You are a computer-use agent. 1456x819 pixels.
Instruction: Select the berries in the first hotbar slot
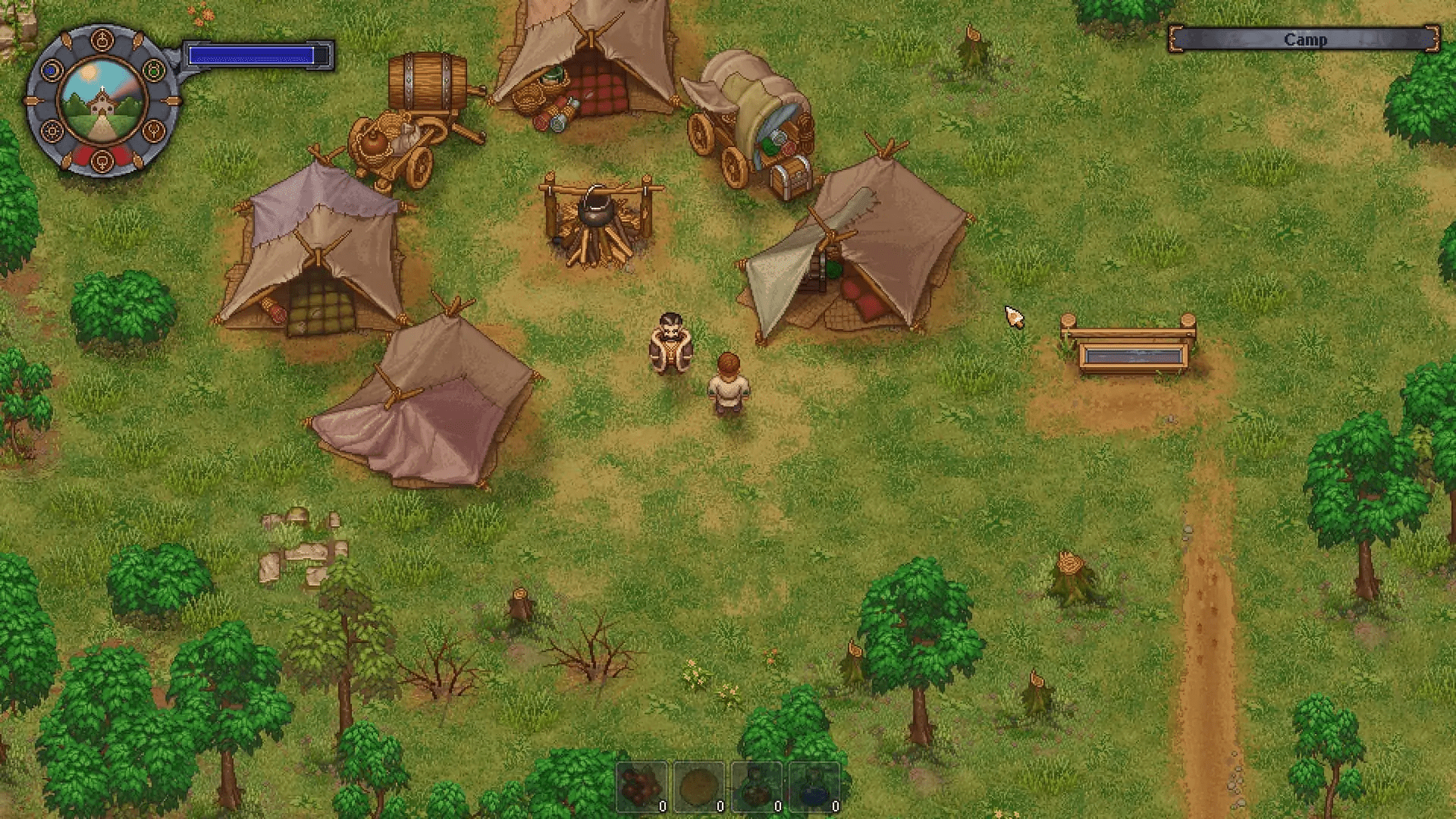point(641,786)
